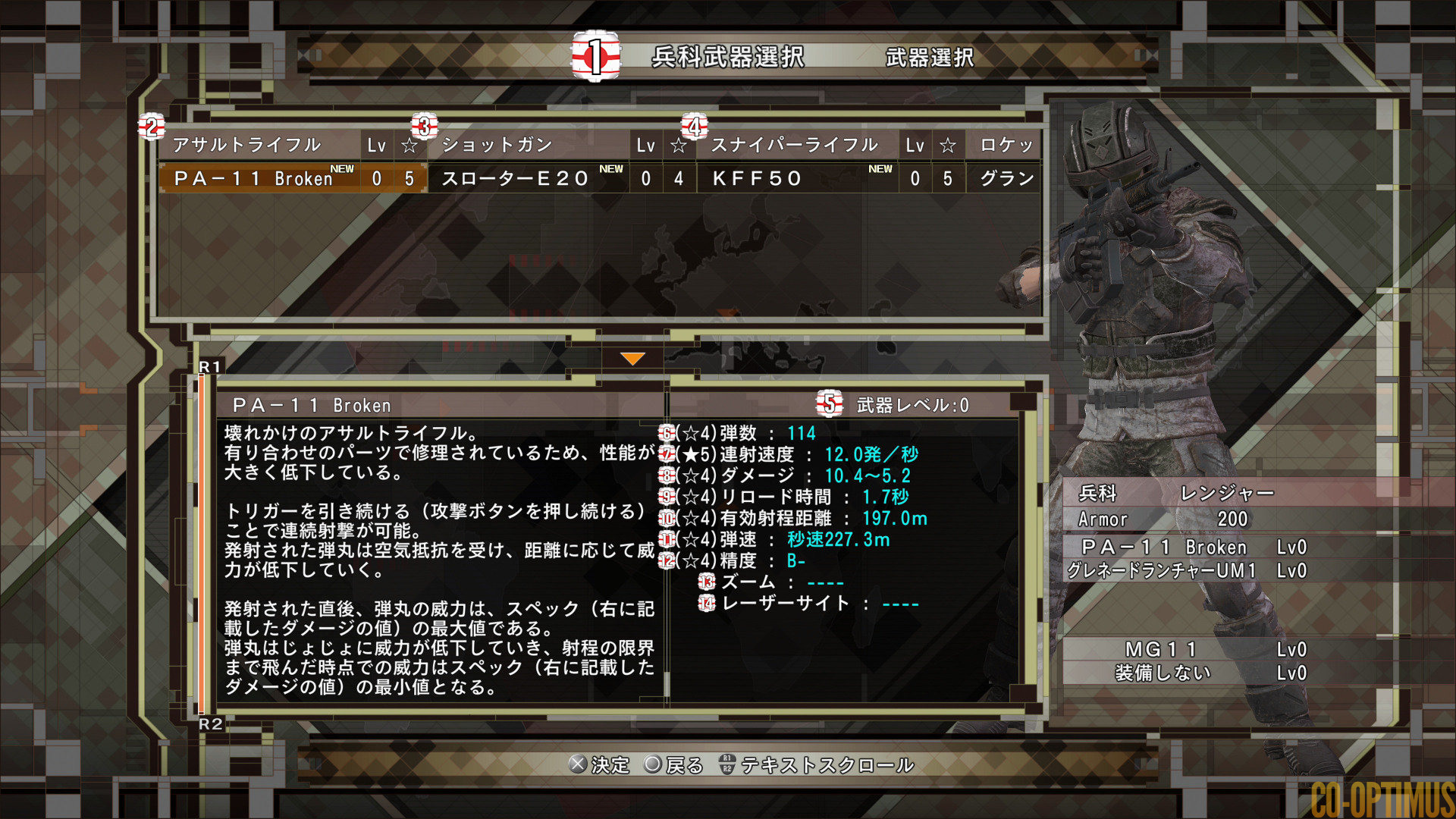Select PA-11 Broken in the weapon list
This screenshot has width=1456, height=819.
click(x=254, y=179)
